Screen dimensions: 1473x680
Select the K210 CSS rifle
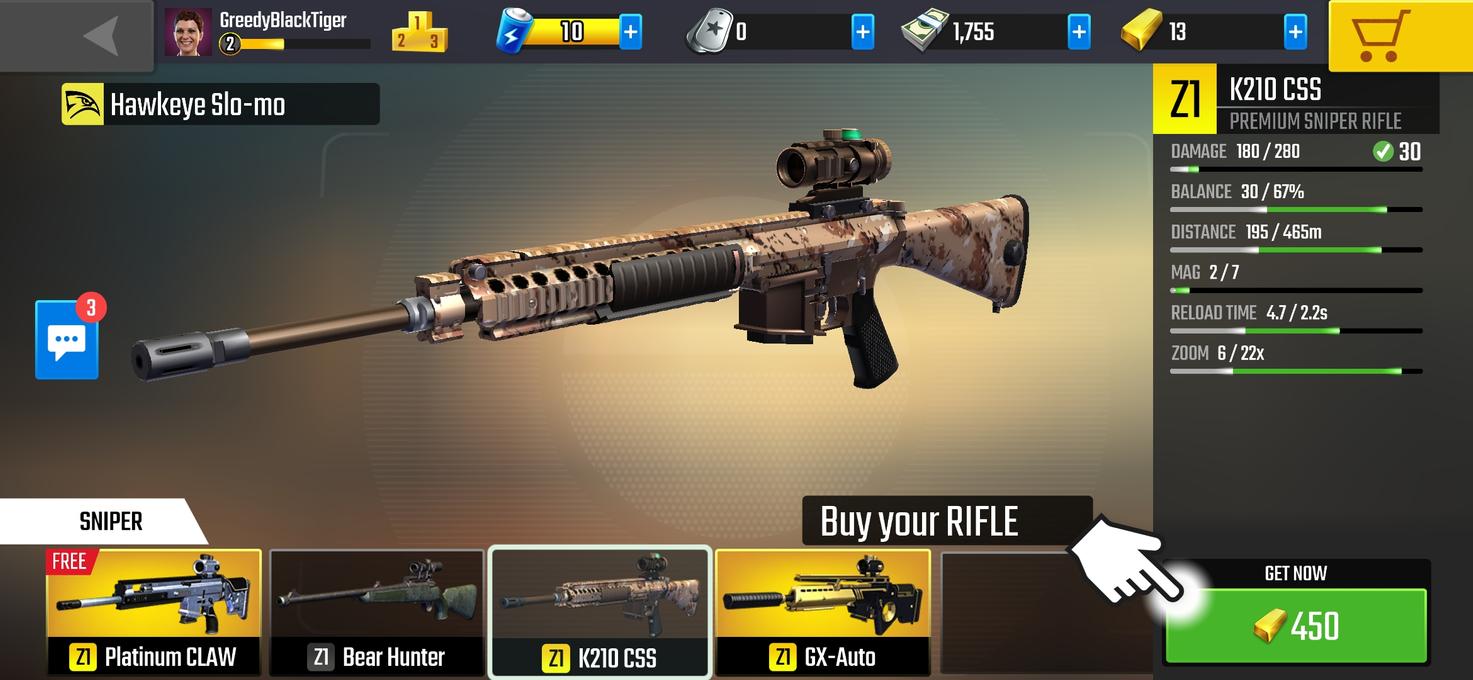(600, 611)
